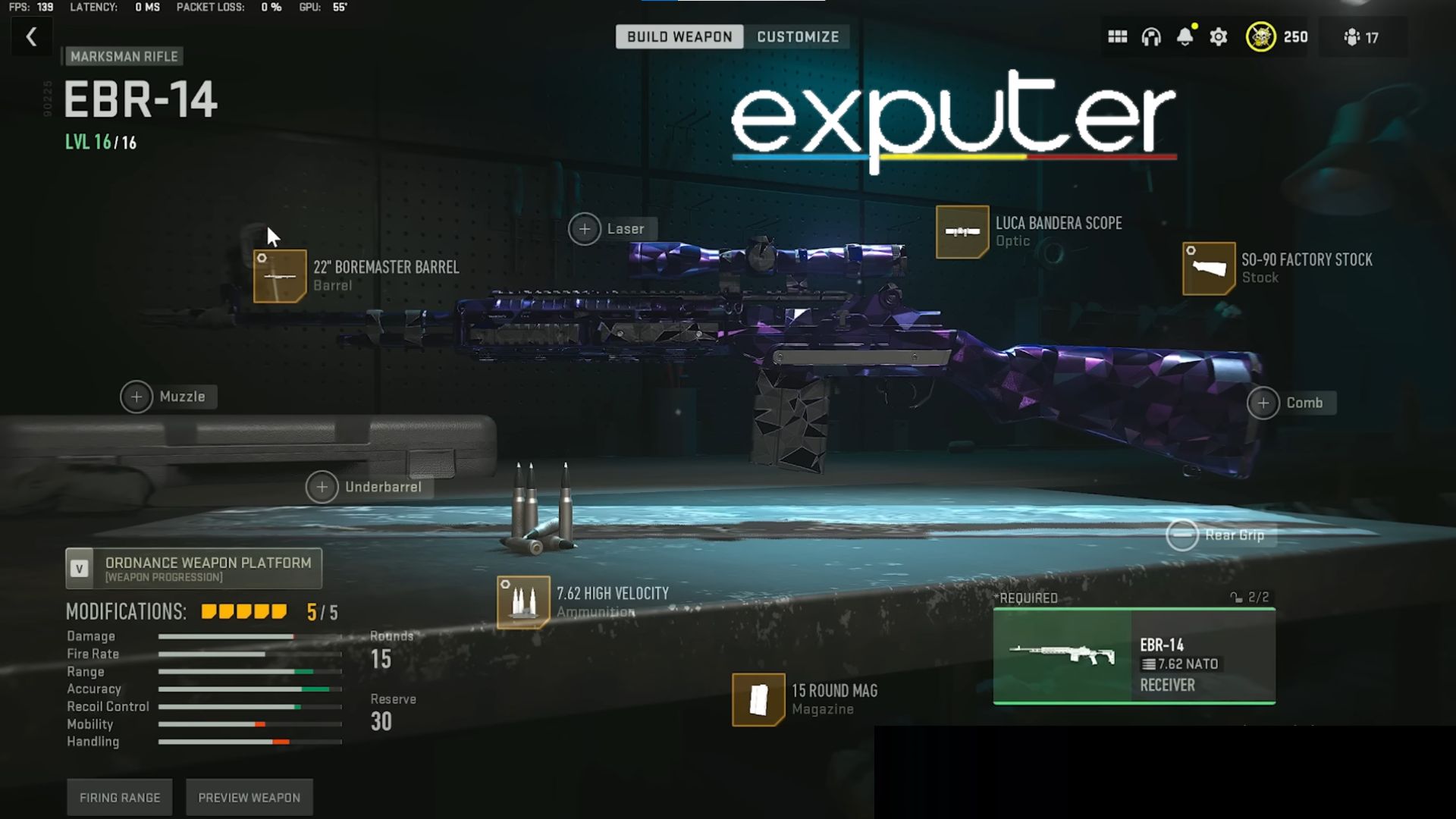
Task: Enter the Firing Range
Action: pos(119,797)
